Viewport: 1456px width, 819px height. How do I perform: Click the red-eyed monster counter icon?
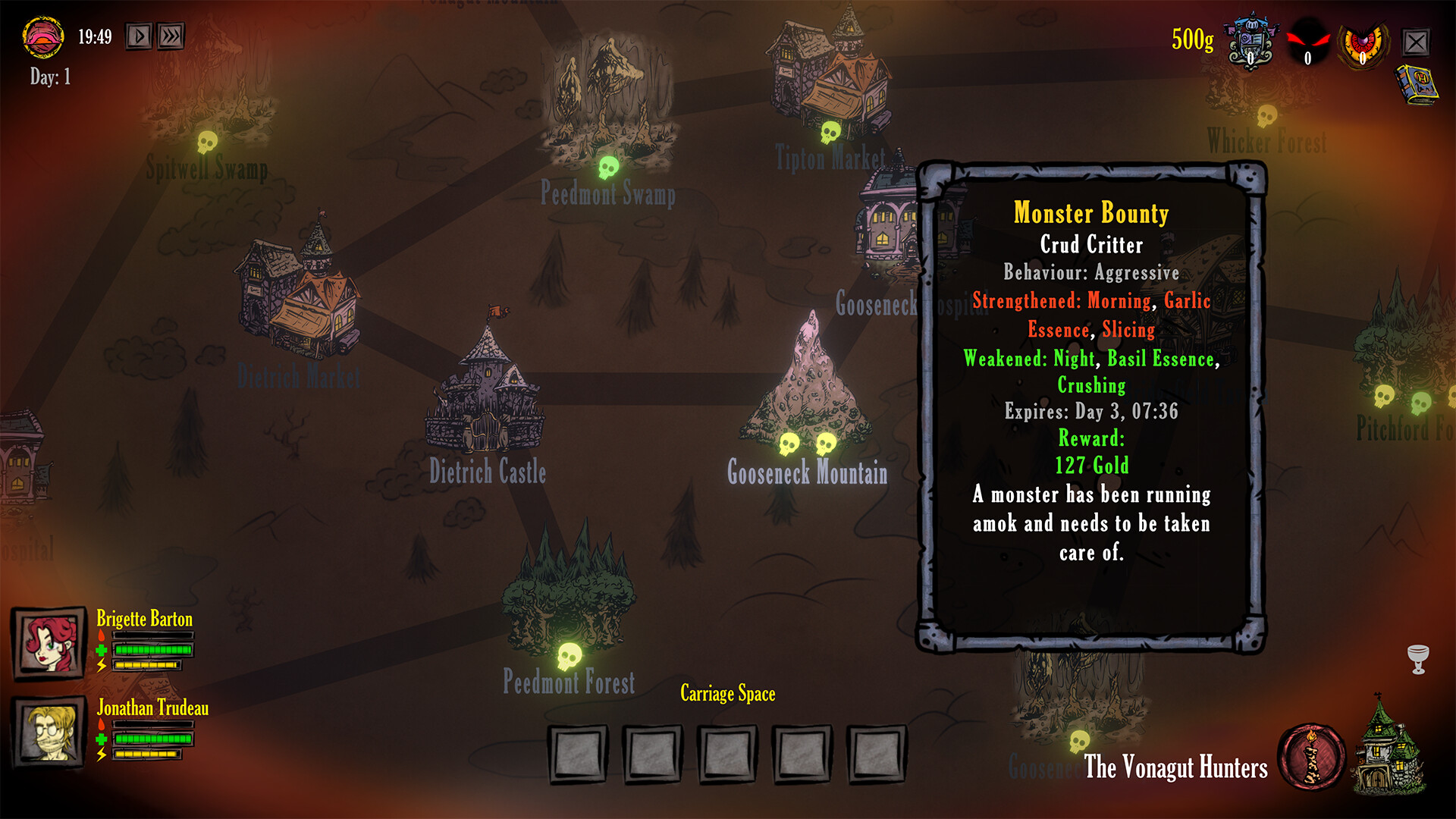point(1308,42)
